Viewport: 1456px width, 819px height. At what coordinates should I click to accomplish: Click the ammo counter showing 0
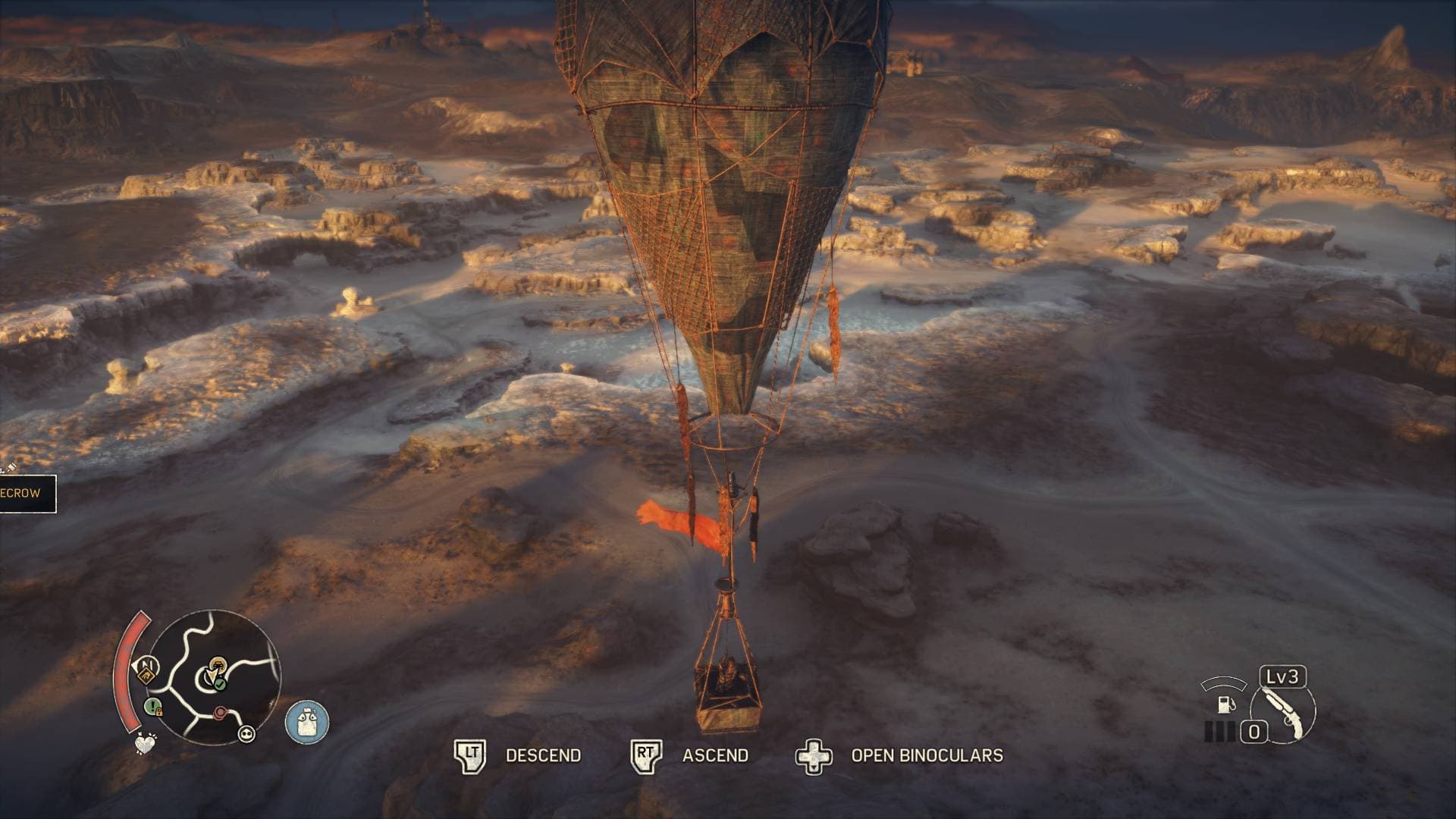tap(1254, 730)
